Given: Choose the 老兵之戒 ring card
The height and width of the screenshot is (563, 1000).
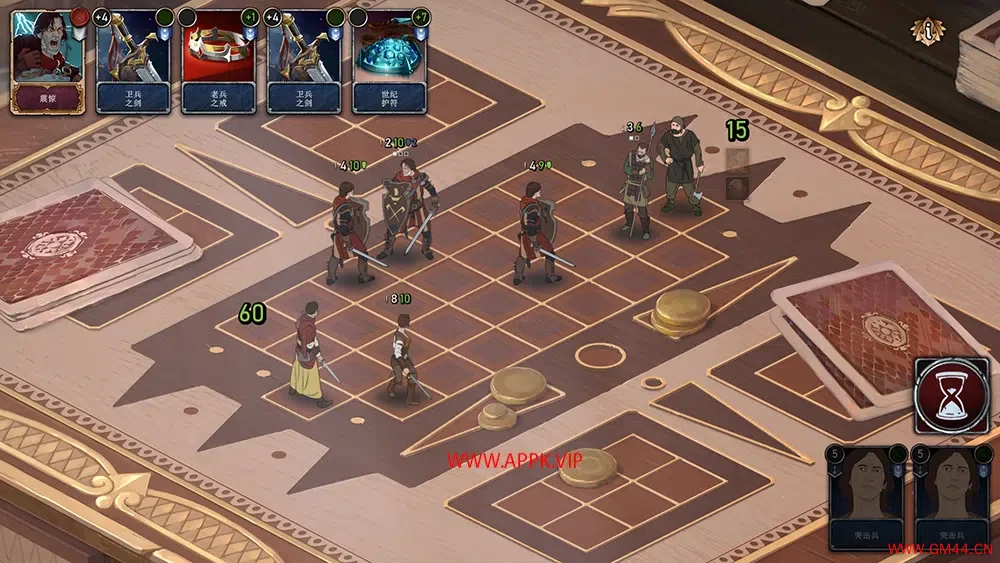Looking at the screenshot, I should 219,60.
